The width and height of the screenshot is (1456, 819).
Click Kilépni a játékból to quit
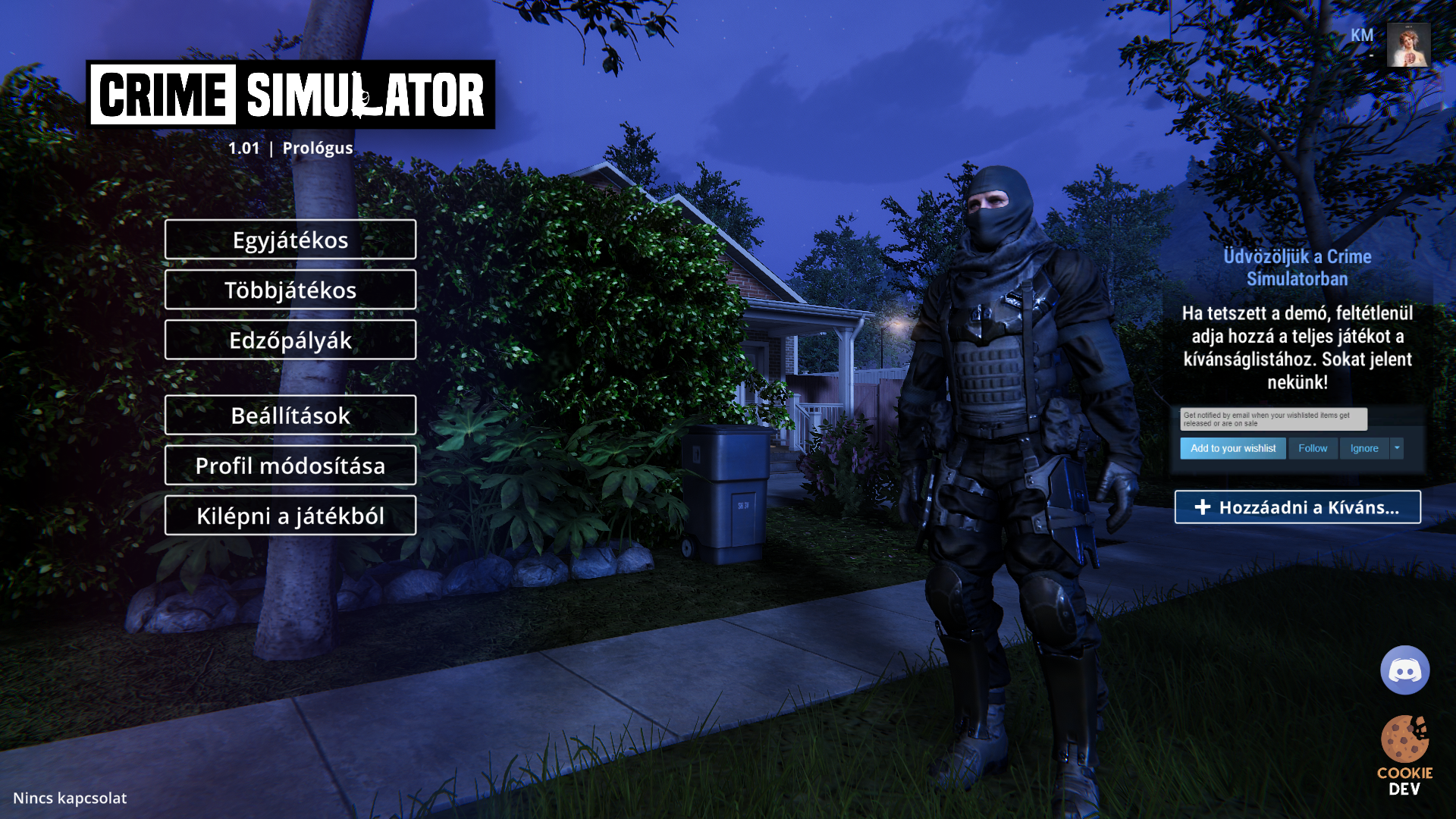[x=290, y=516]
